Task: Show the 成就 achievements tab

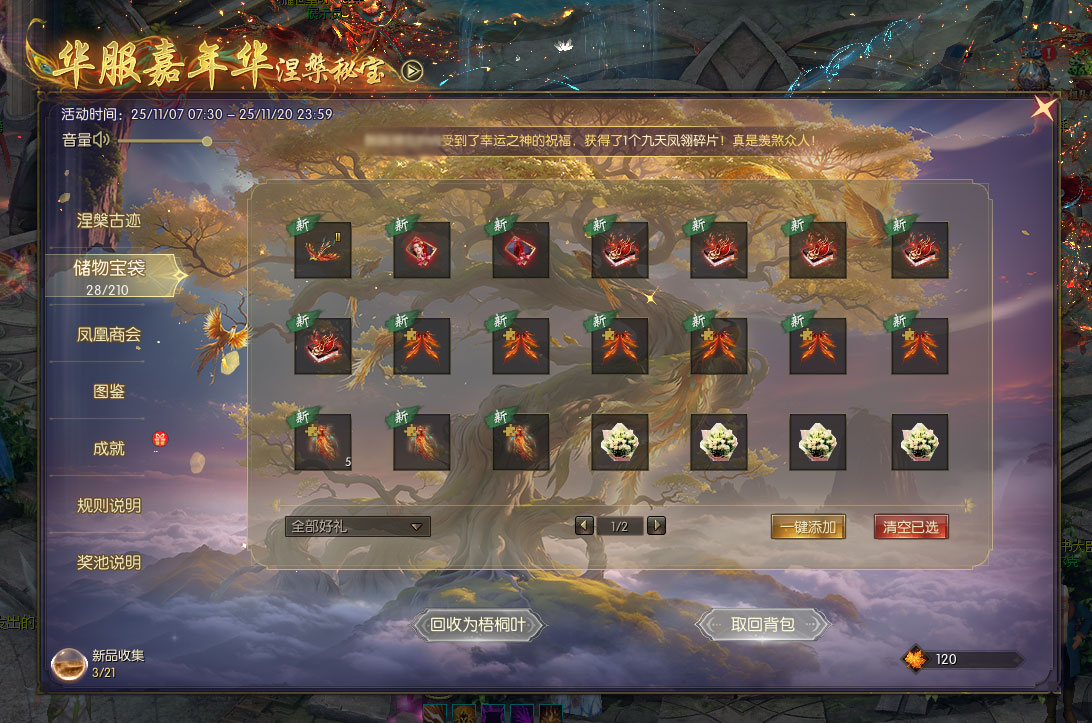Action: pyautogui.click(x=109, y=448)
